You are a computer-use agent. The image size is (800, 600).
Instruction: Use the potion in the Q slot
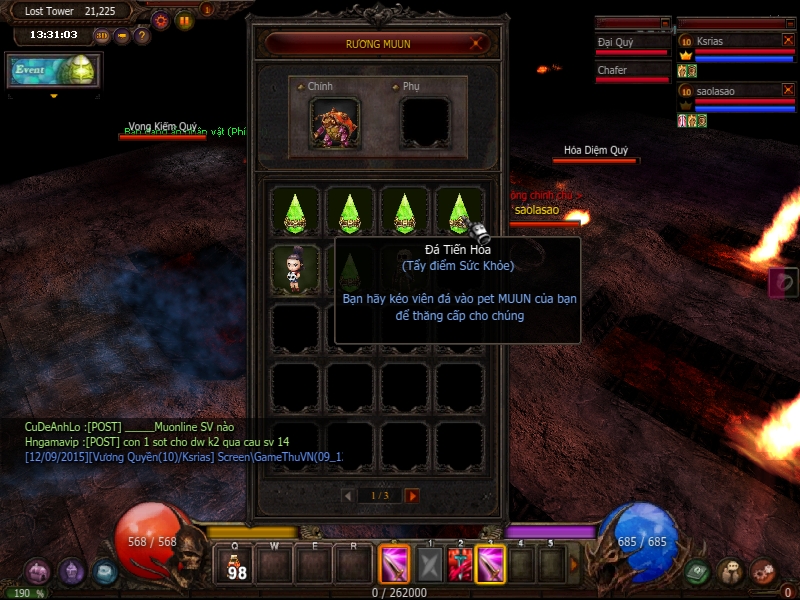[x=237, y=566]
